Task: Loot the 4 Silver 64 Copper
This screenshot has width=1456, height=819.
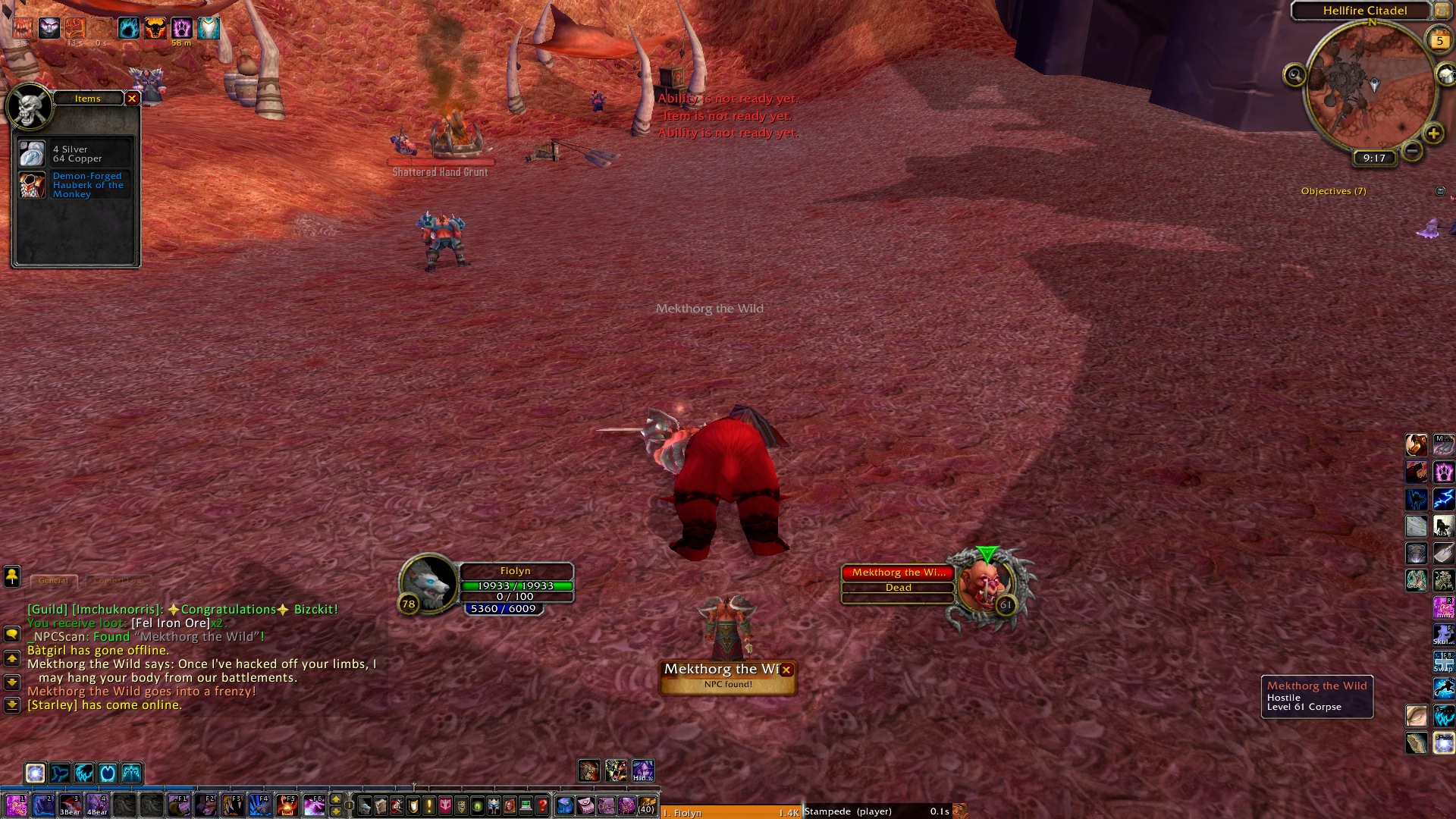Action: click(x=32, y=154)
